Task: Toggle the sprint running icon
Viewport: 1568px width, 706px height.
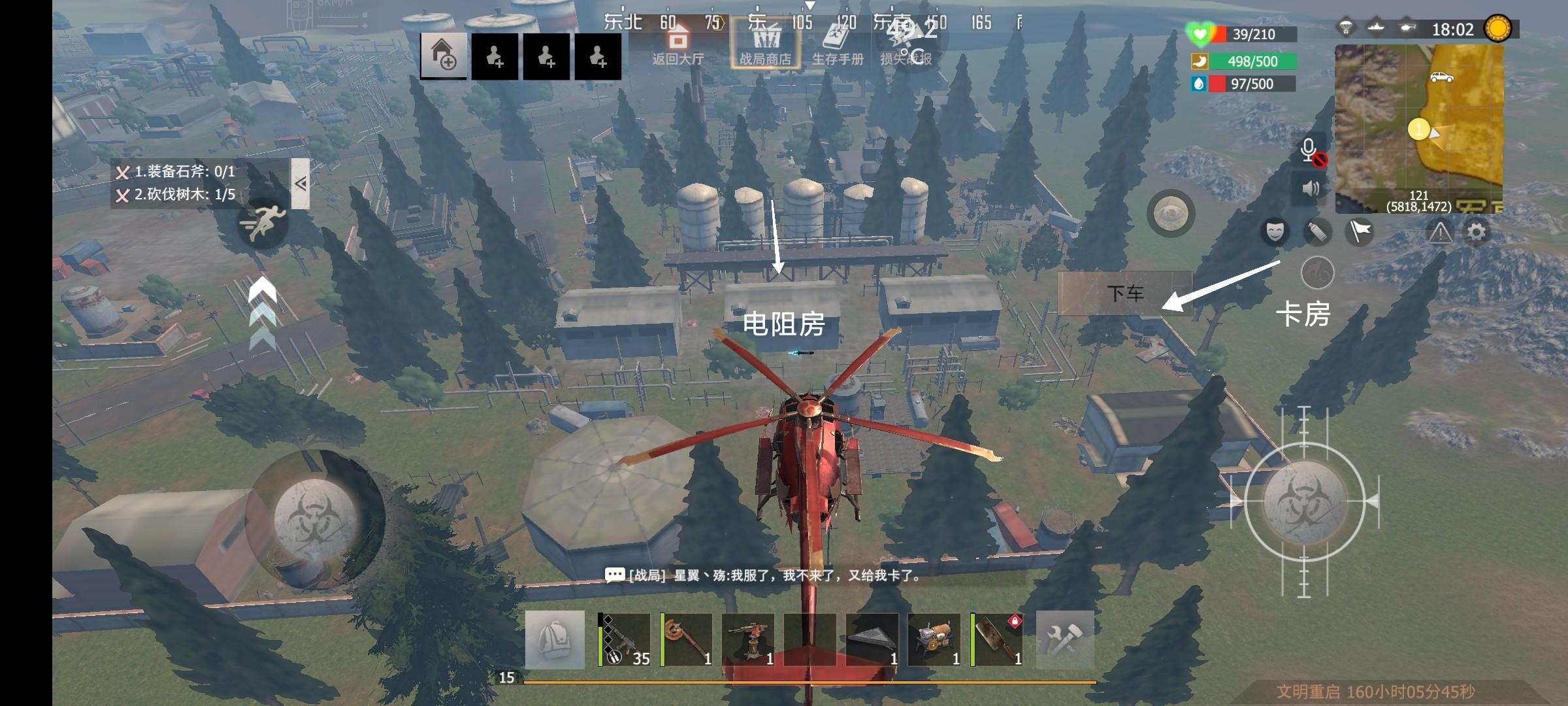Action: point(263,223)
